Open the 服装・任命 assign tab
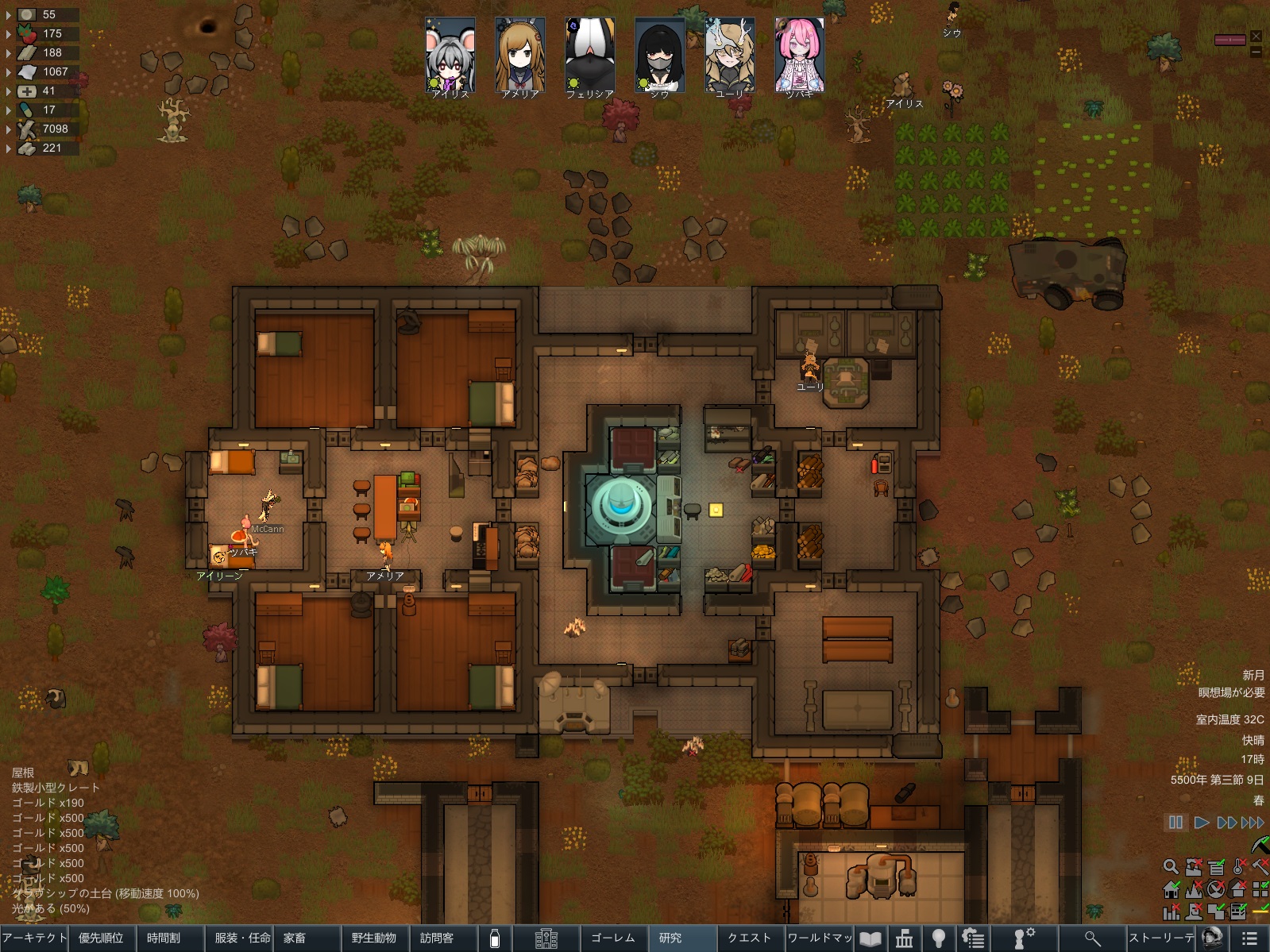 pyautogui.click(x=242, y=938)
